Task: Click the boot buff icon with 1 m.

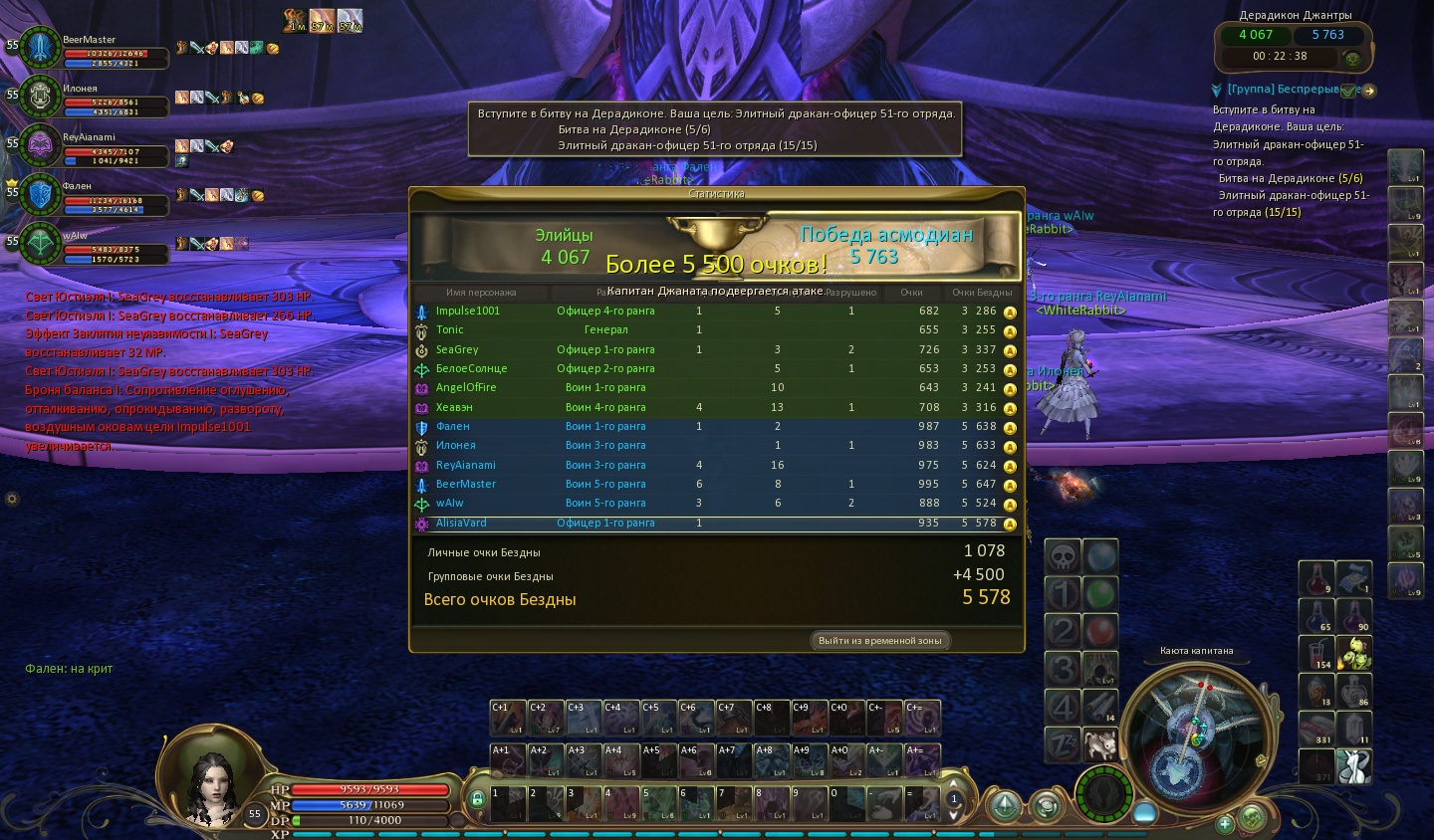Action: pos(295,21)
